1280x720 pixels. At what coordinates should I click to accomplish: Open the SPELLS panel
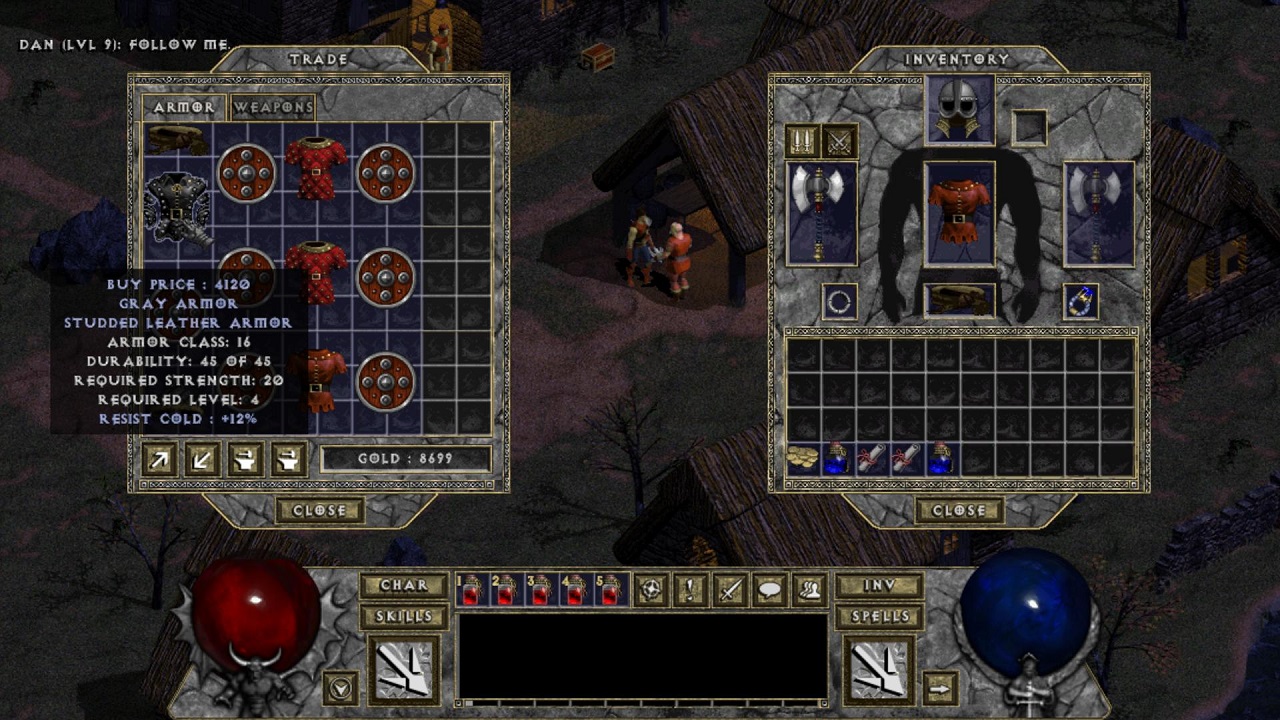pyautogui.click(x=879, y=616)
